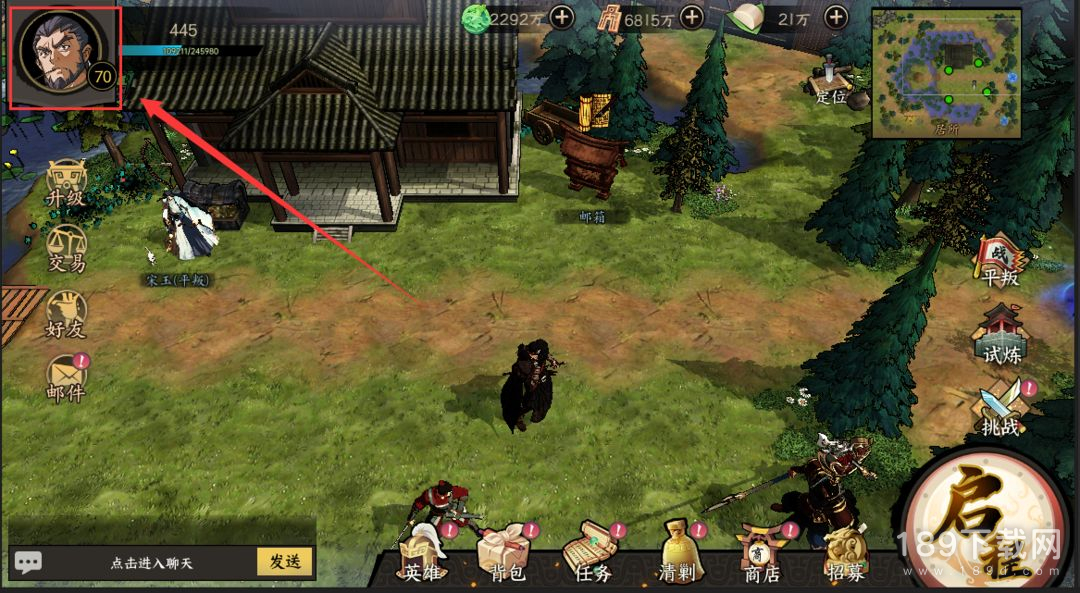Open the 交易 trade menu

click(x=66, y=249)
